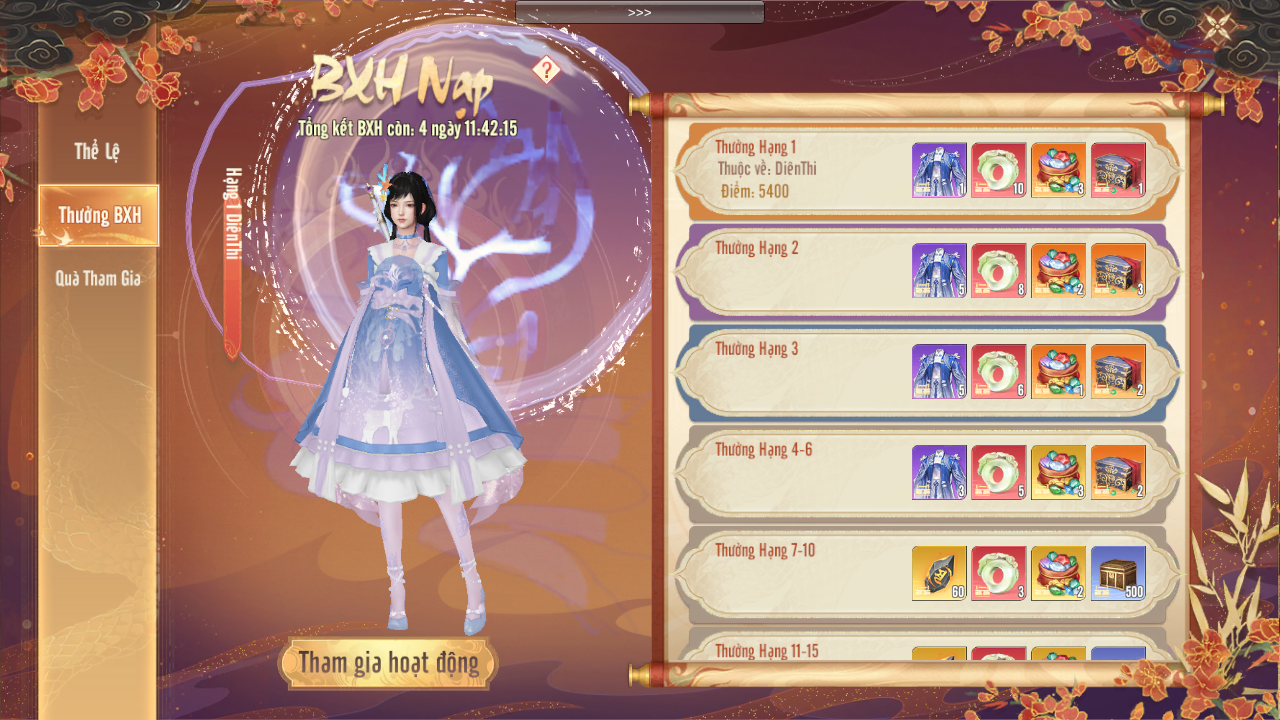This screenshot has height=720, width=1280.
Task: Select the Hạng 1 jade ring reward
Action: click(x=999, y=170)
